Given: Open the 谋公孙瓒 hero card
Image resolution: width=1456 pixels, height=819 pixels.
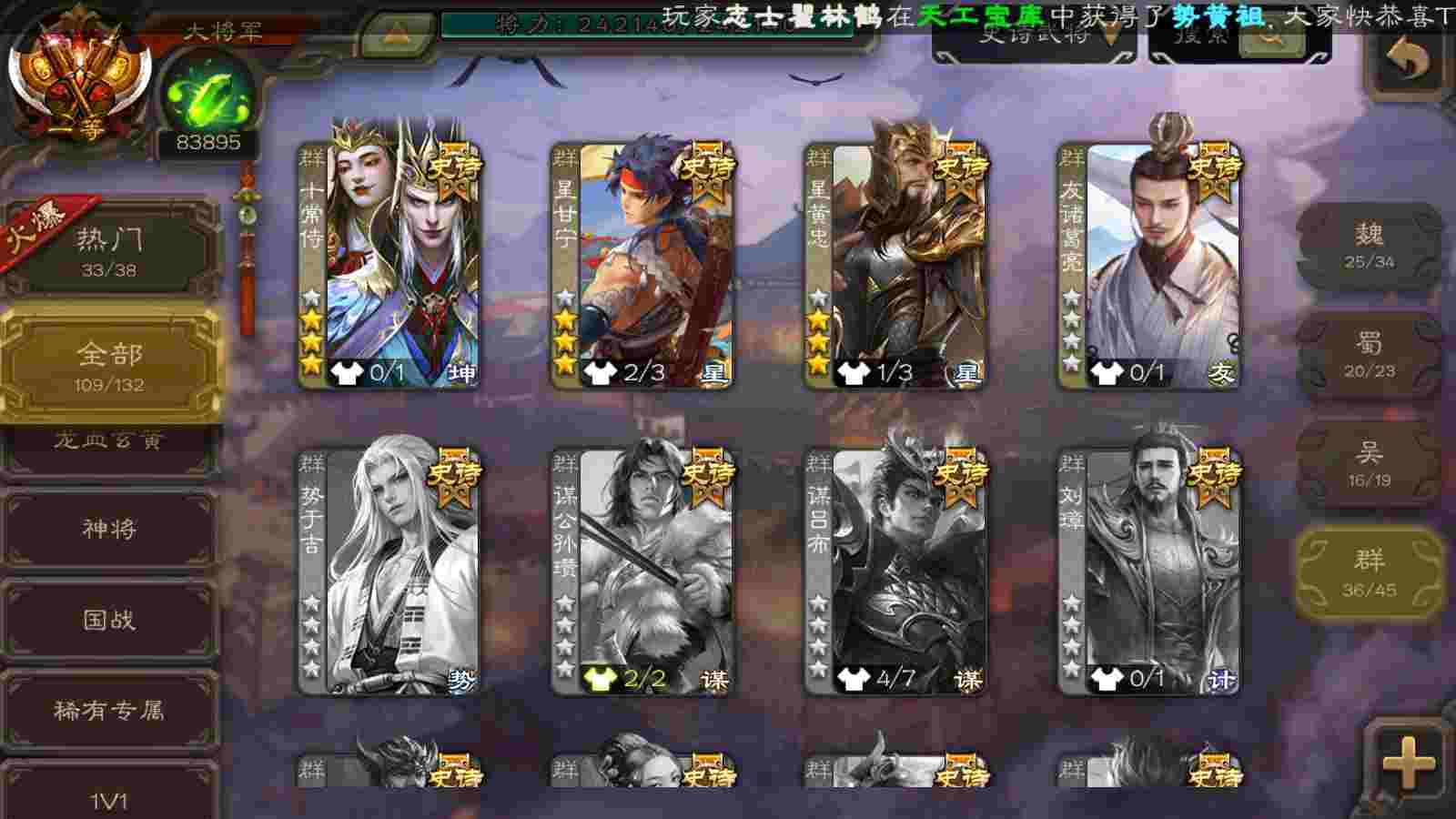Looking at the screenshot, I should pyautogui.click(x=642, y=571).
